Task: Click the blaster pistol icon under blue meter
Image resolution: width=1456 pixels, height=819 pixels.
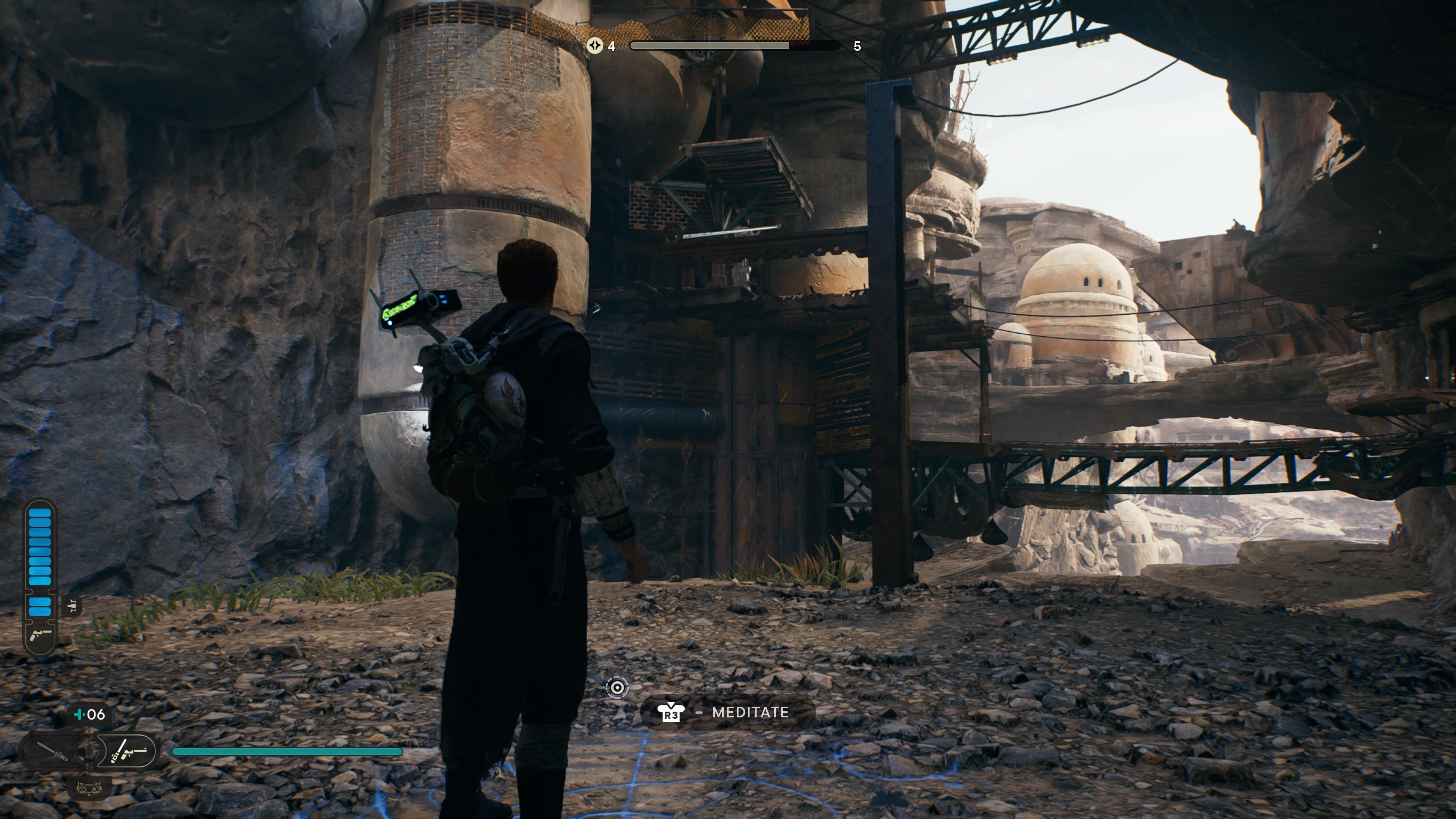Action: pyautogui.click(x=39, y=635)
